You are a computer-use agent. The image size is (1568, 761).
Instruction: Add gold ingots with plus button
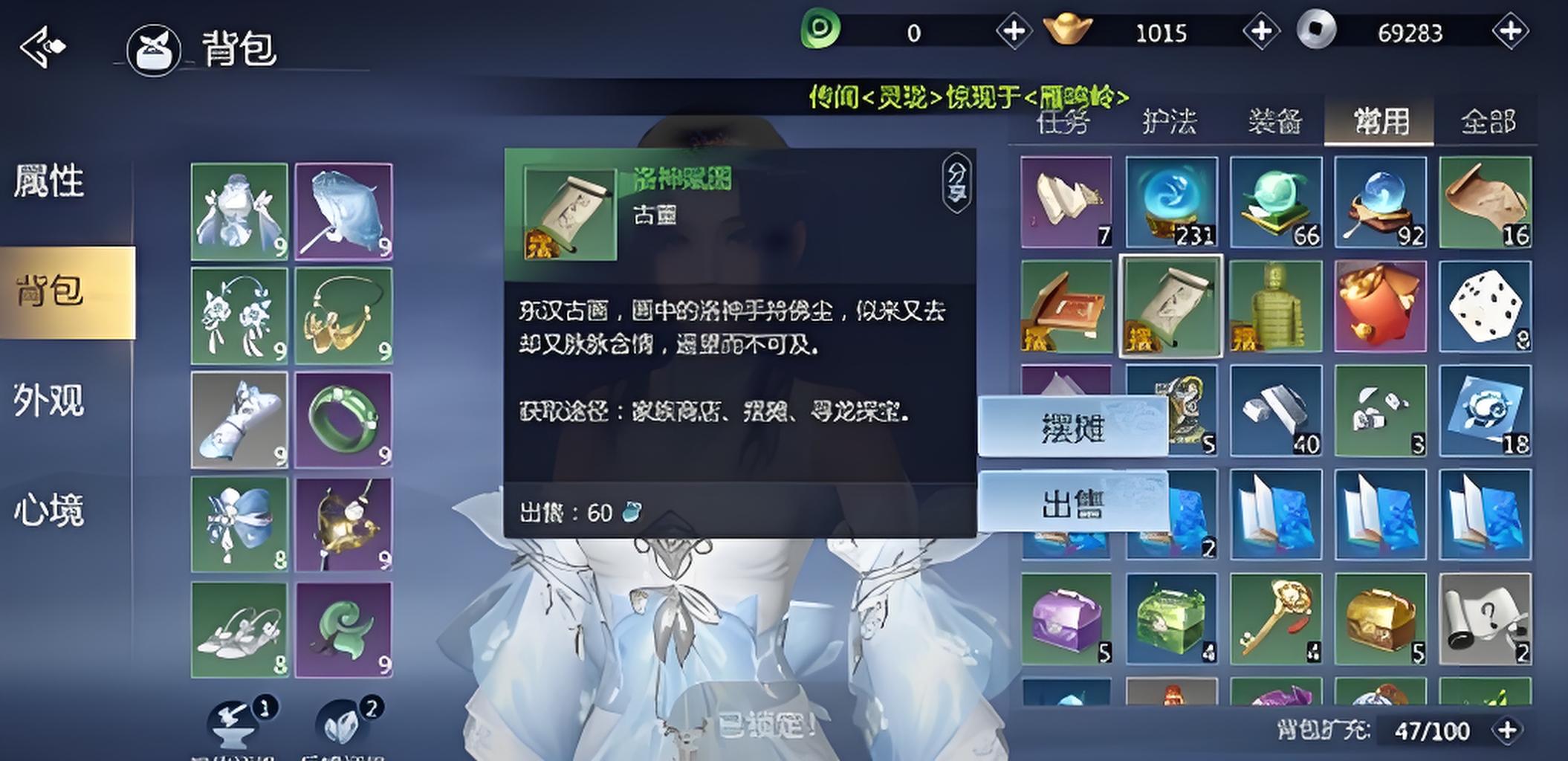pyautogui.click(x=1261, y=32)
